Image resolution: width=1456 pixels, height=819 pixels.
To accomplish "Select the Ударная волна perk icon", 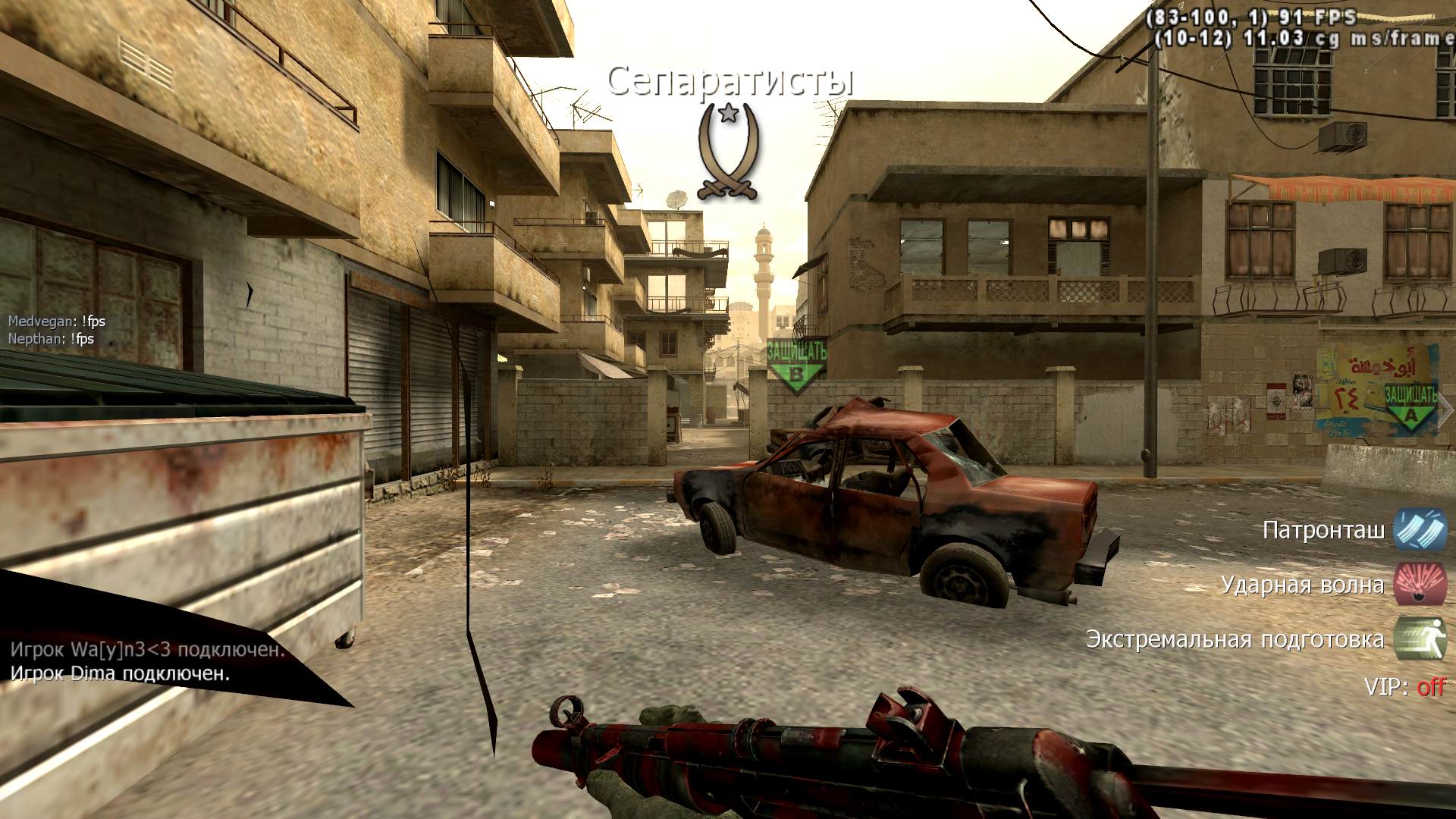I will (1420, 585).
